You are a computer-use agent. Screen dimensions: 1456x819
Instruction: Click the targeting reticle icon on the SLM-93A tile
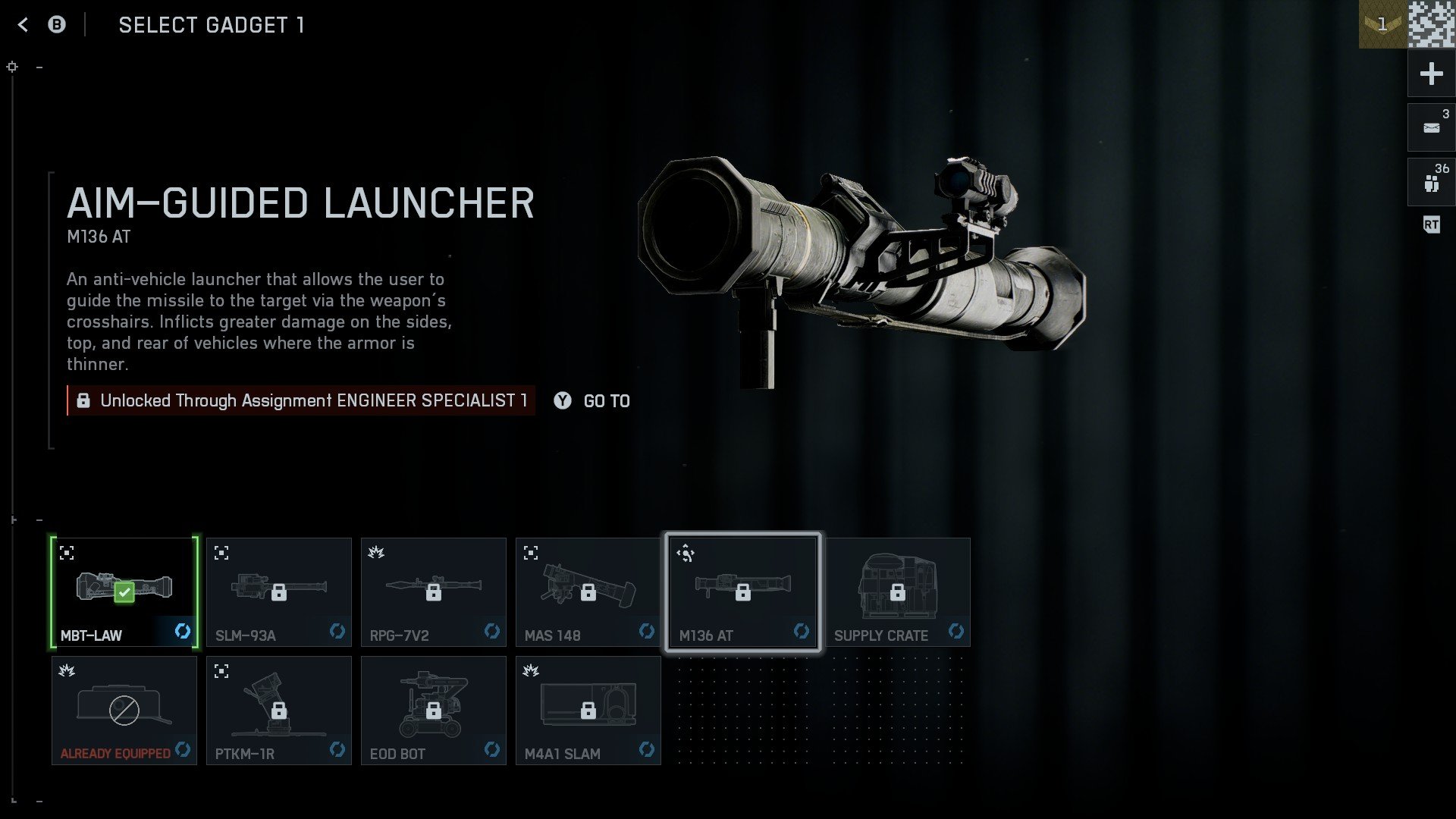tap(222, 553)
